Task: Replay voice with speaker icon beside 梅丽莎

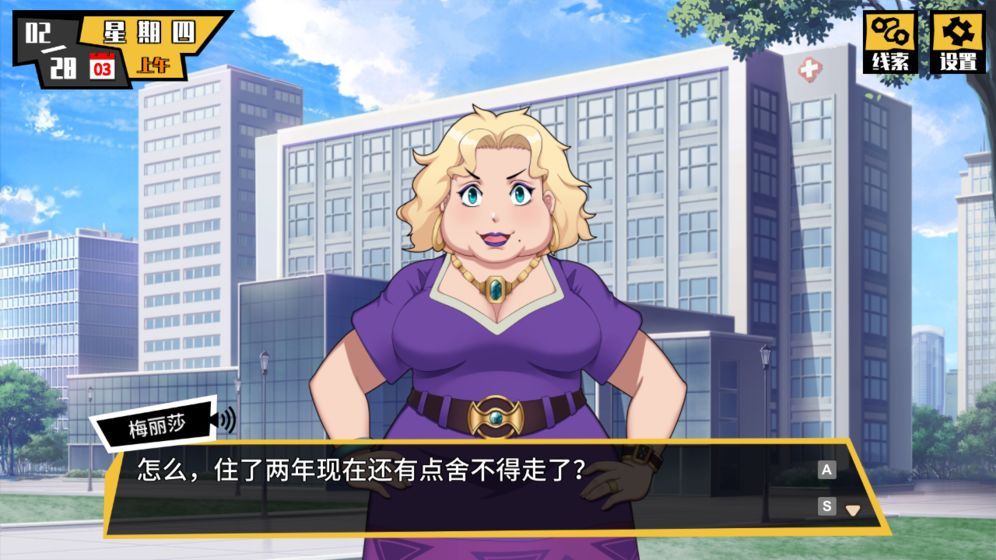Action: click(228, 420)
